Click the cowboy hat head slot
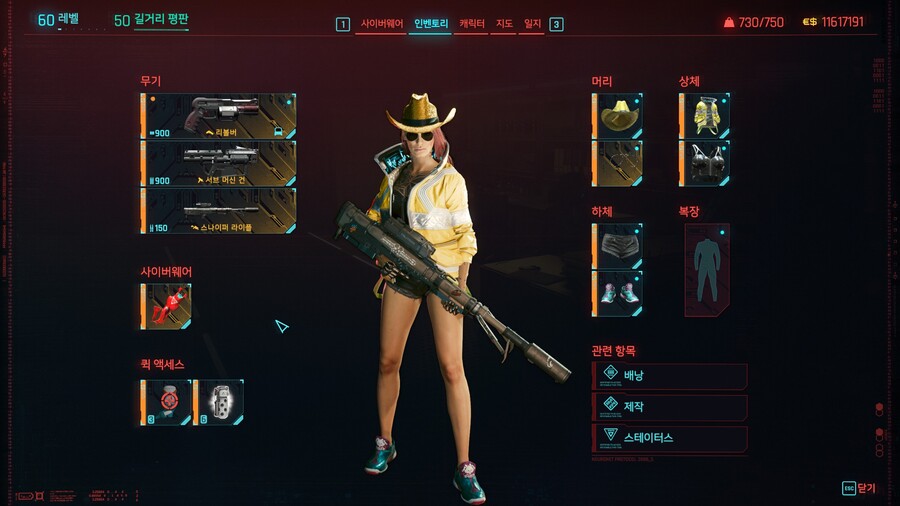Viewport: 900px width, 506px height. point(617,116)
